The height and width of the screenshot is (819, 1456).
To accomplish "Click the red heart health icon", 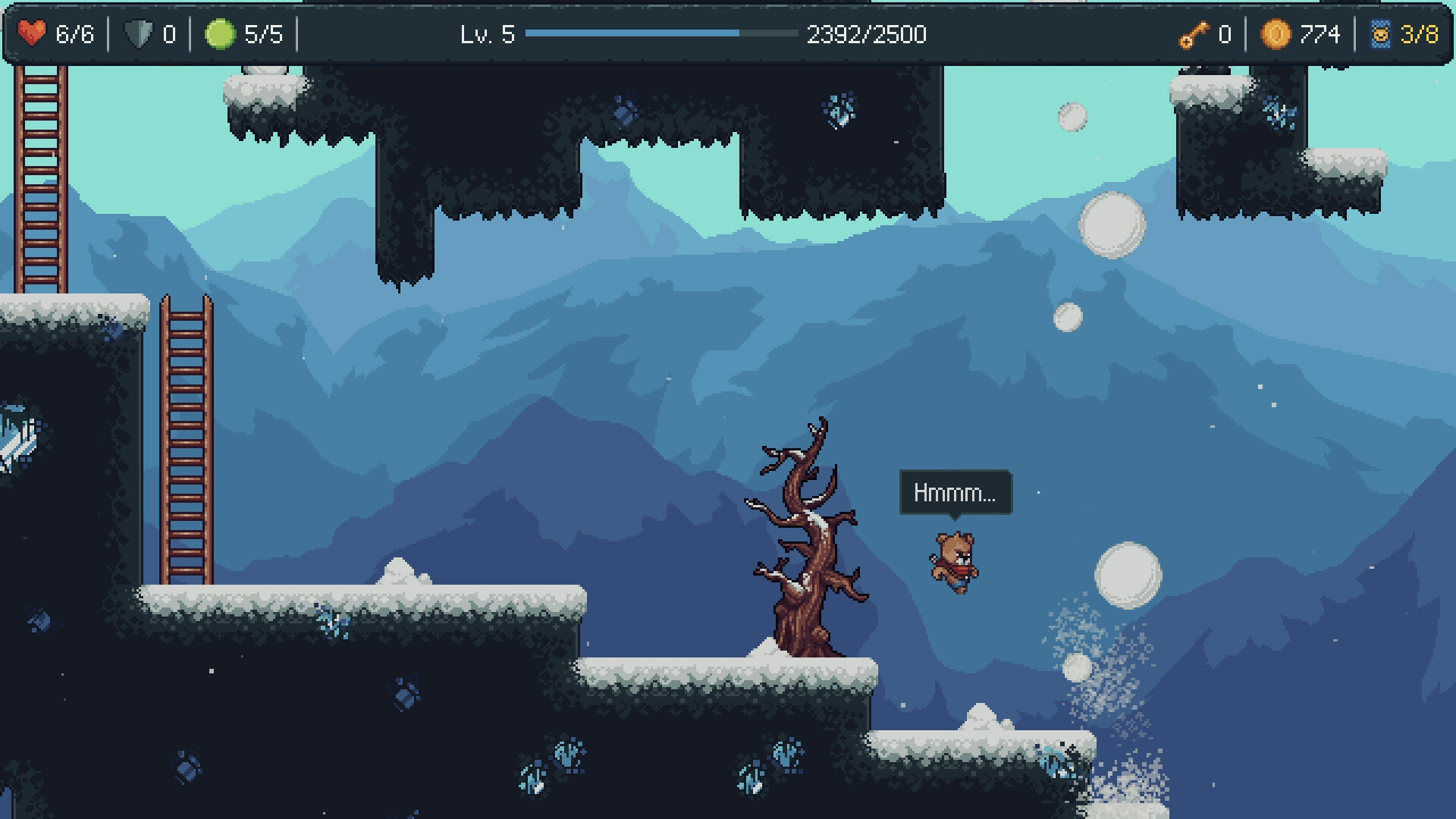I will (x=32, y=32).
